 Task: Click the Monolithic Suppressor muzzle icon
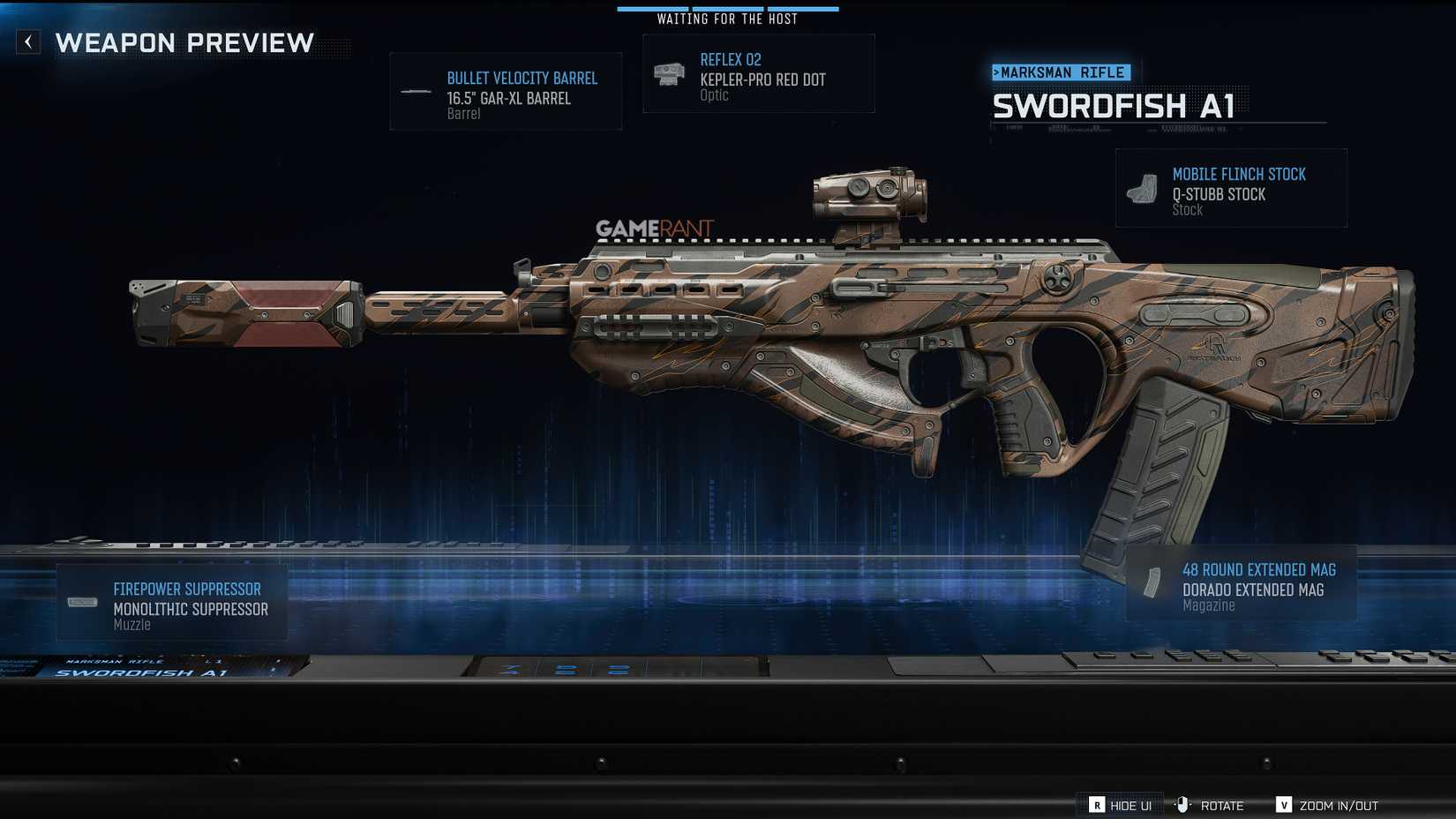(x=83, y=601)
